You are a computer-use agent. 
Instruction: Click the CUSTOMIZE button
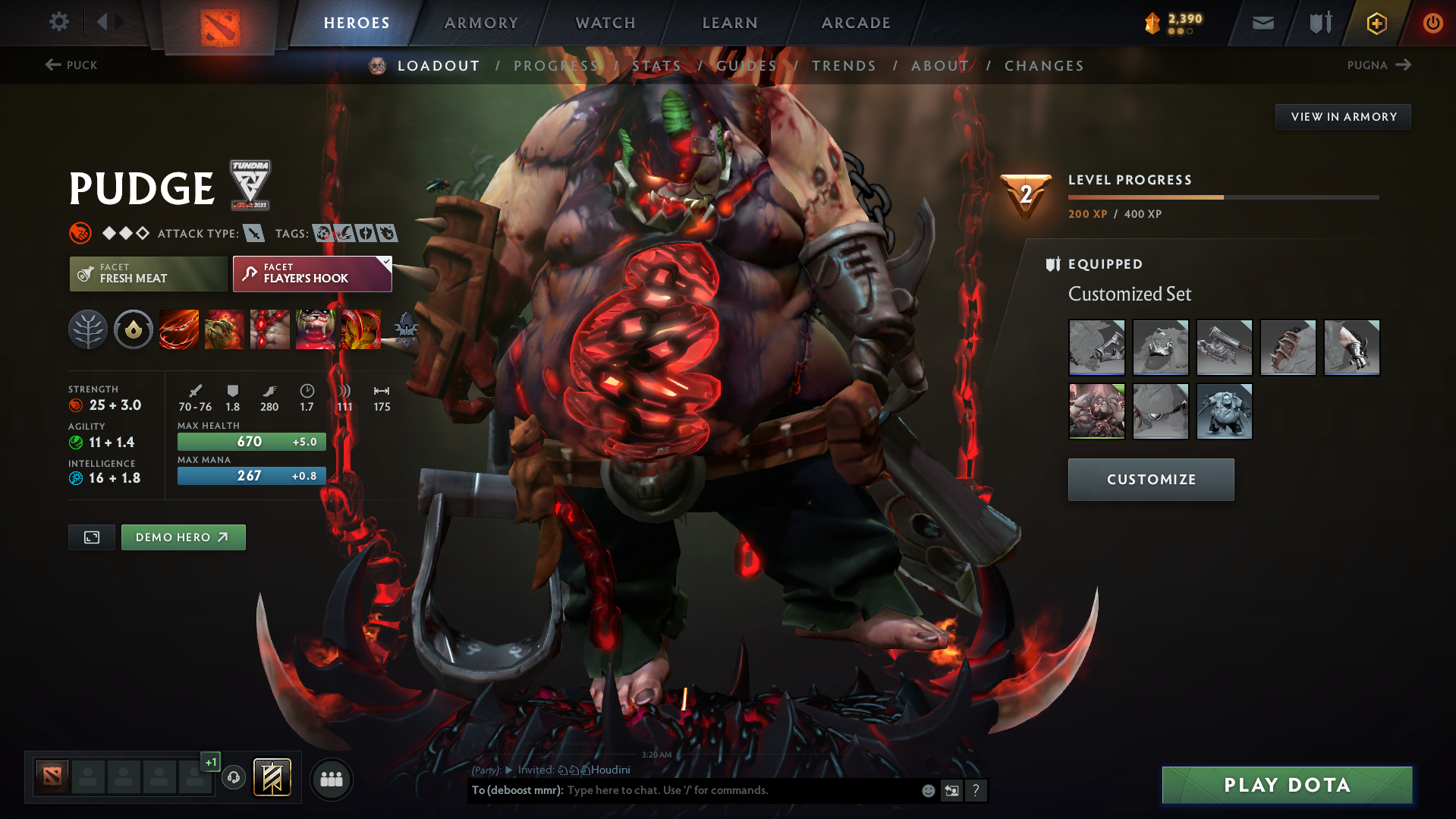[x=1150, y=479]
